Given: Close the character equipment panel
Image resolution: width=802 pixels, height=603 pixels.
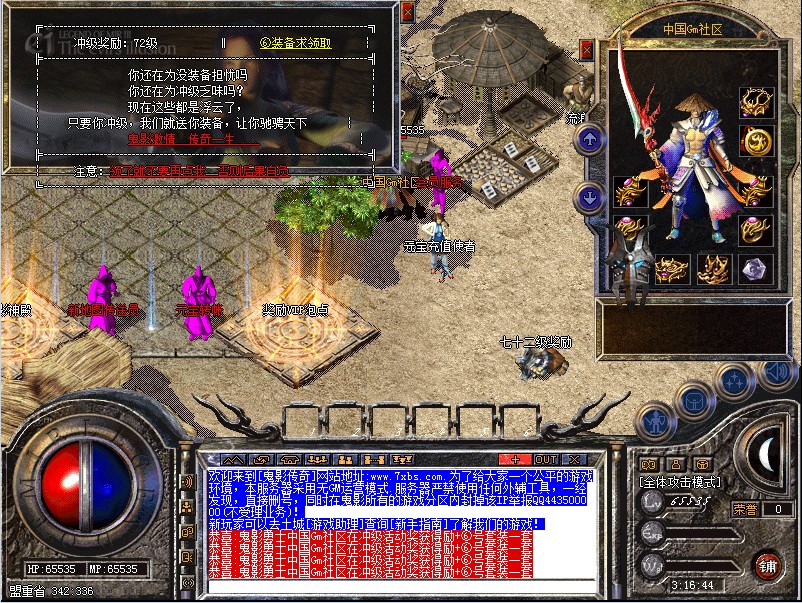Looking at the screenshot, I should [586, 49].
